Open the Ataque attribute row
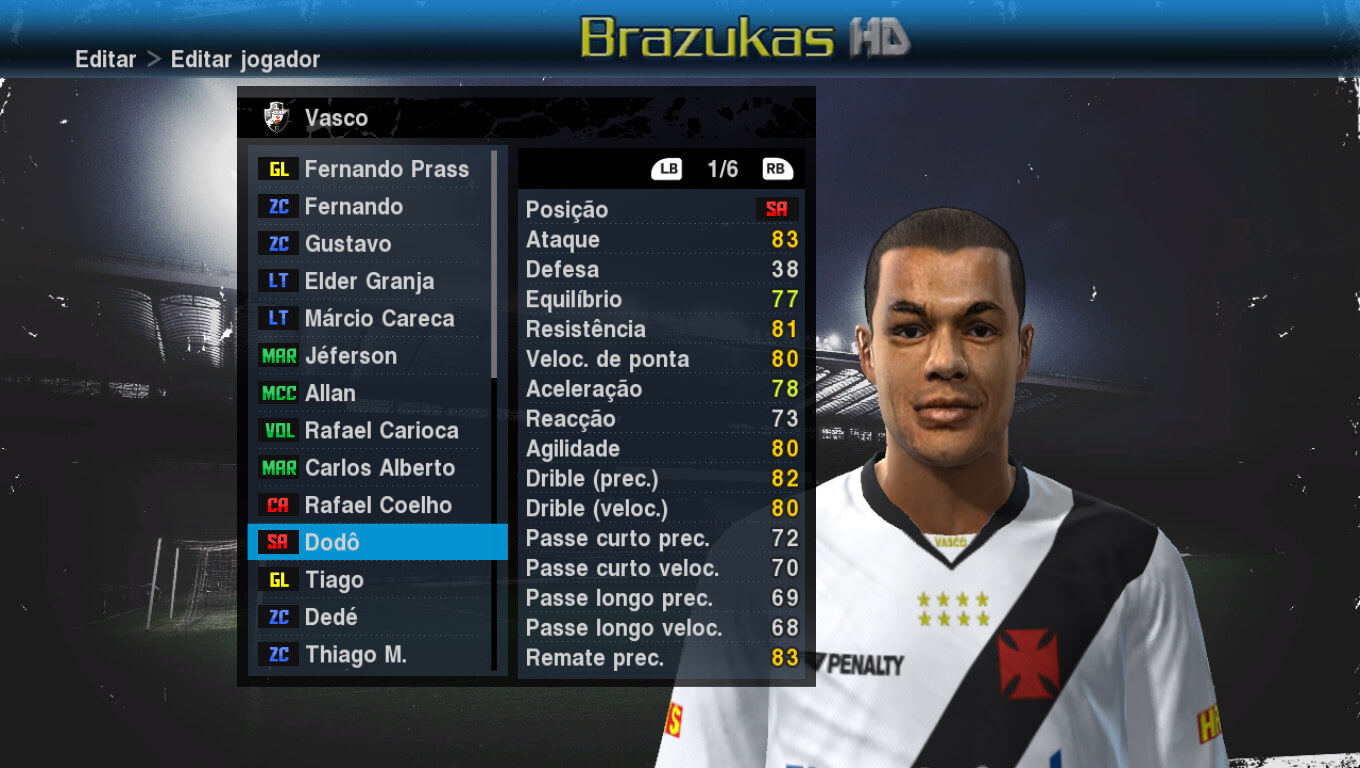The image size is (1360, 768). (x=661, y=240)
